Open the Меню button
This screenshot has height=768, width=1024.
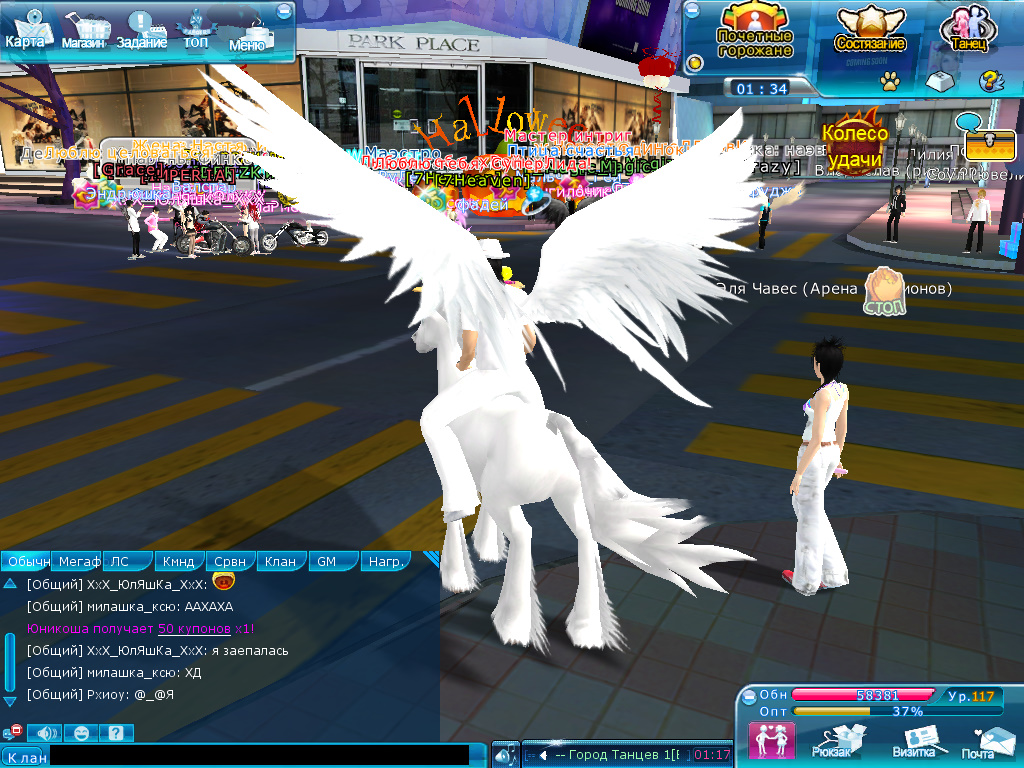pos(248,34)
